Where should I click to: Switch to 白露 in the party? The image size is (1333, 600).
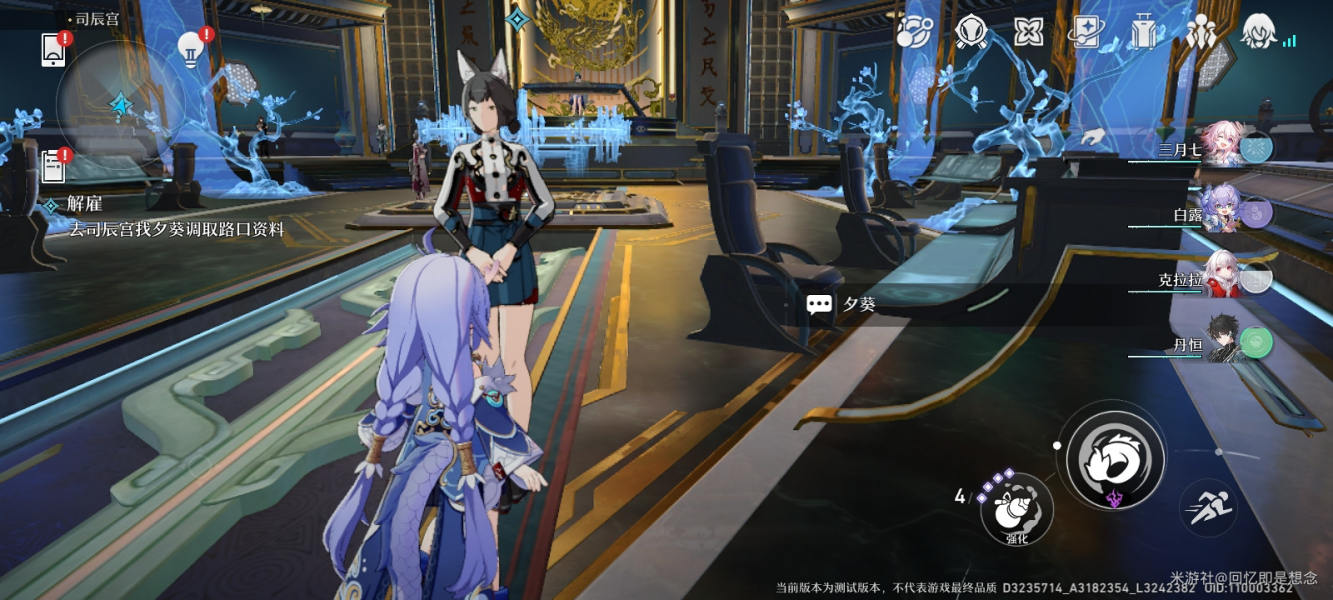(x=1220, y=211)
